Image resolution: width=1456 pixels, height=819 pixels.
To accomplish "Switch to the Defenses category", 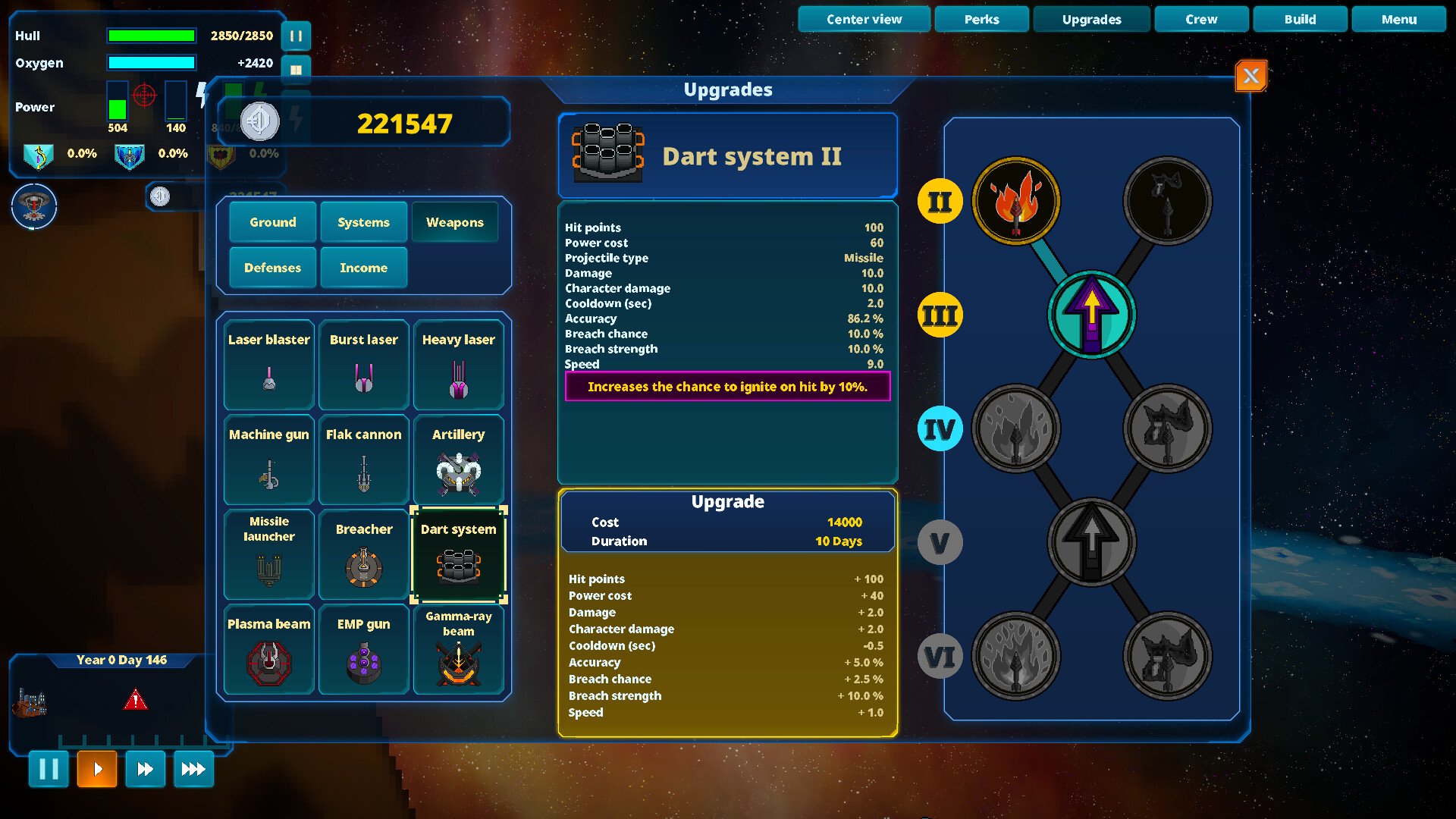I will [x=272, y=267].
